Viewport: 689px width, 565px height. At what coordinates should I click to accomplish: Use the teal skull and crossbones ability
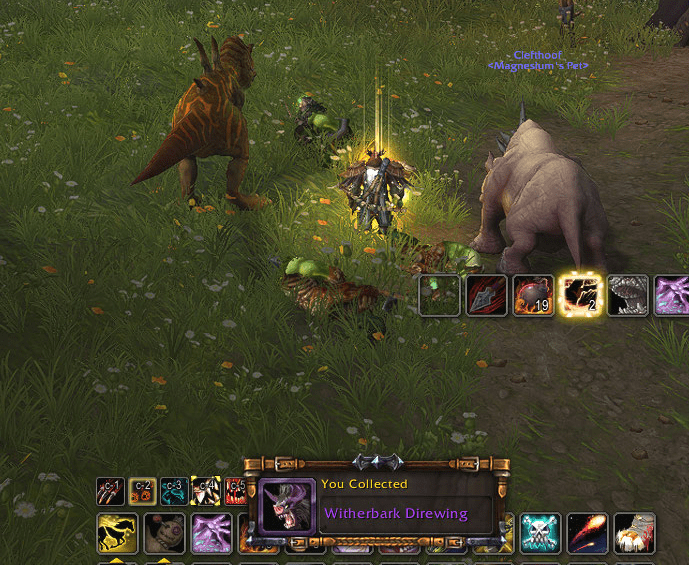pos(541,533)
